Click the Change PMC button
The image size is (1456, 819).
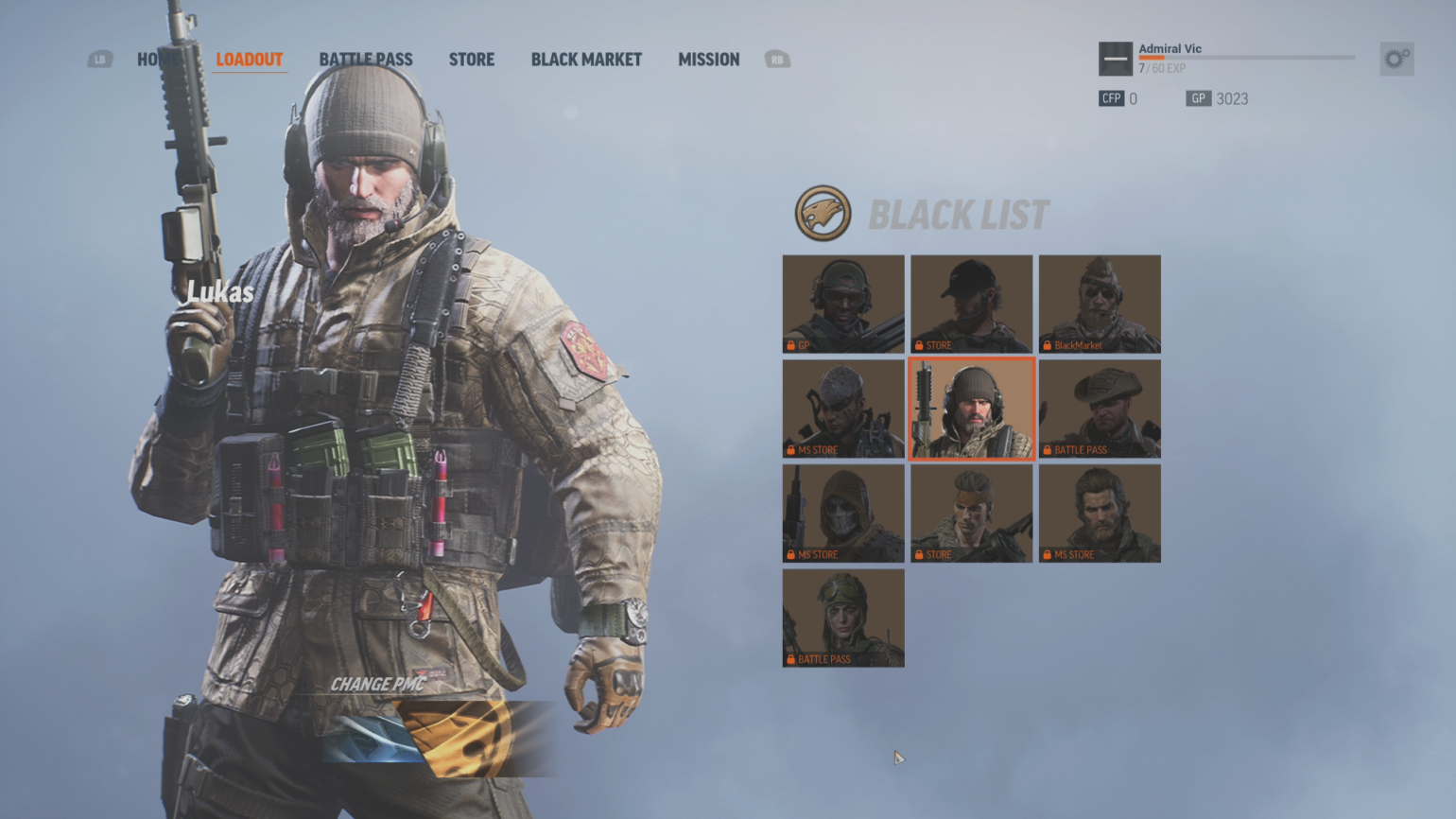click(378, 684)
